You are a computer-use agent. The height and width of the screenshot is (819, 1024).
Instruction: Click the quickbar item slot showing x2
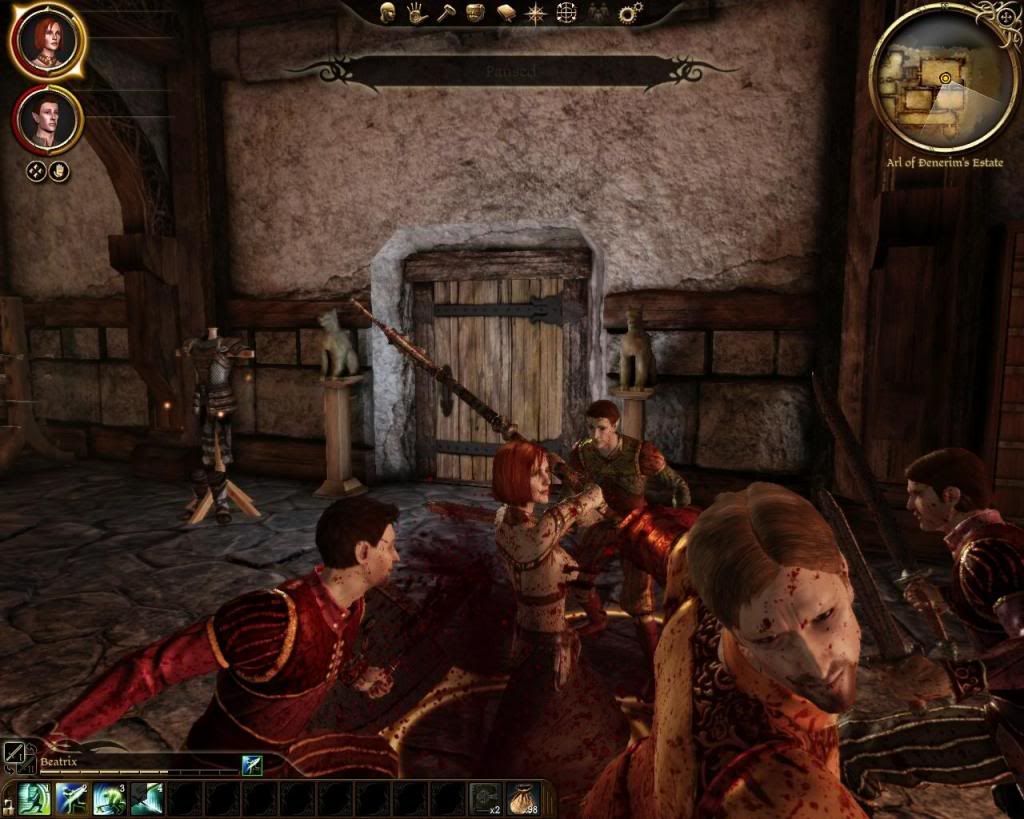coord(485,798)
